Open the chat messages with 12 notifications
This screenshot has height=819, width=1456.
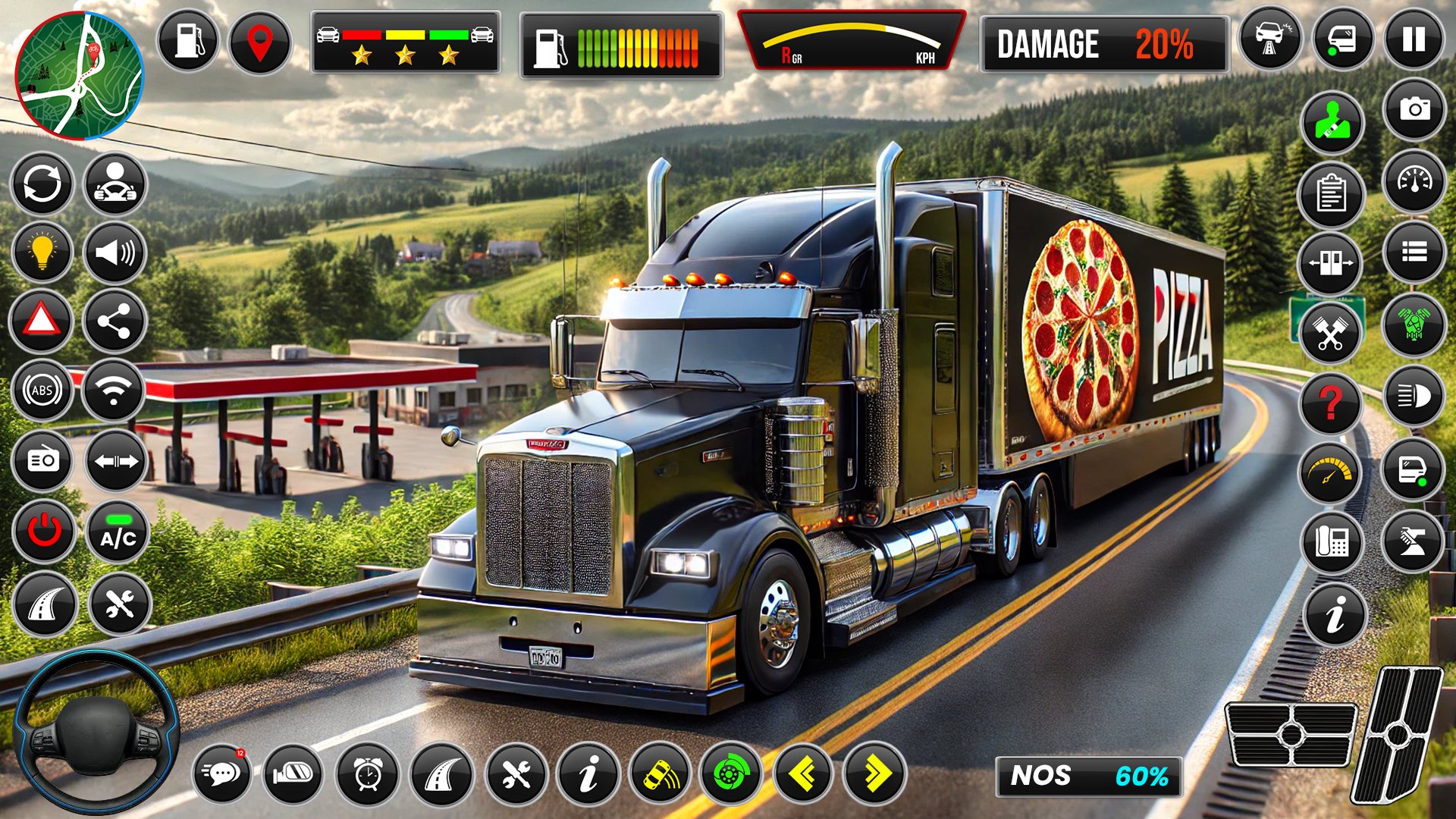(224, 773)
